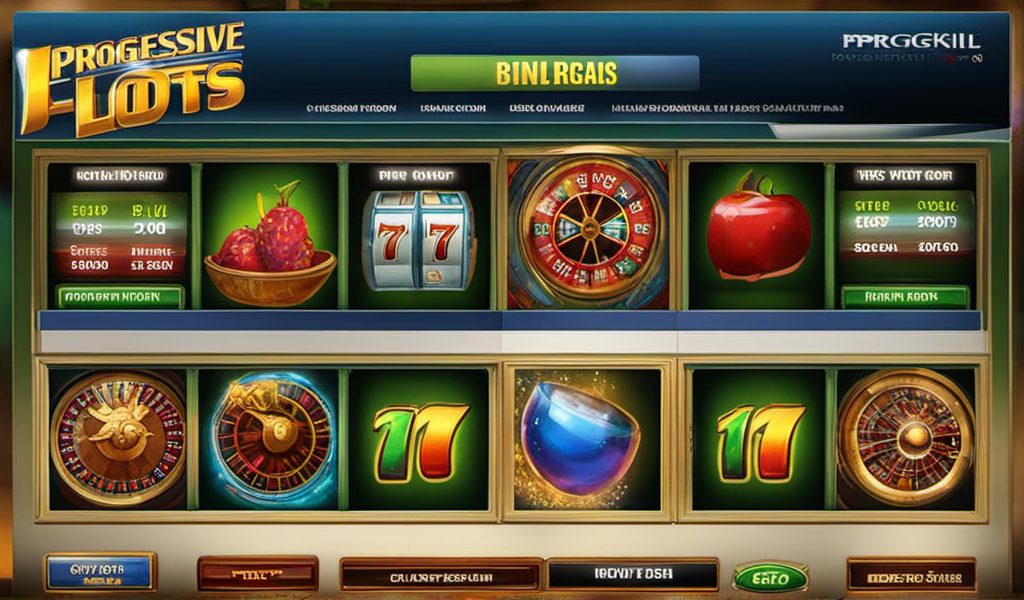Image resolution: width=1024 pixels, height=600 pixels.
Task: Click the black button in the bottom bar
Action: click(x=632, y=575)
